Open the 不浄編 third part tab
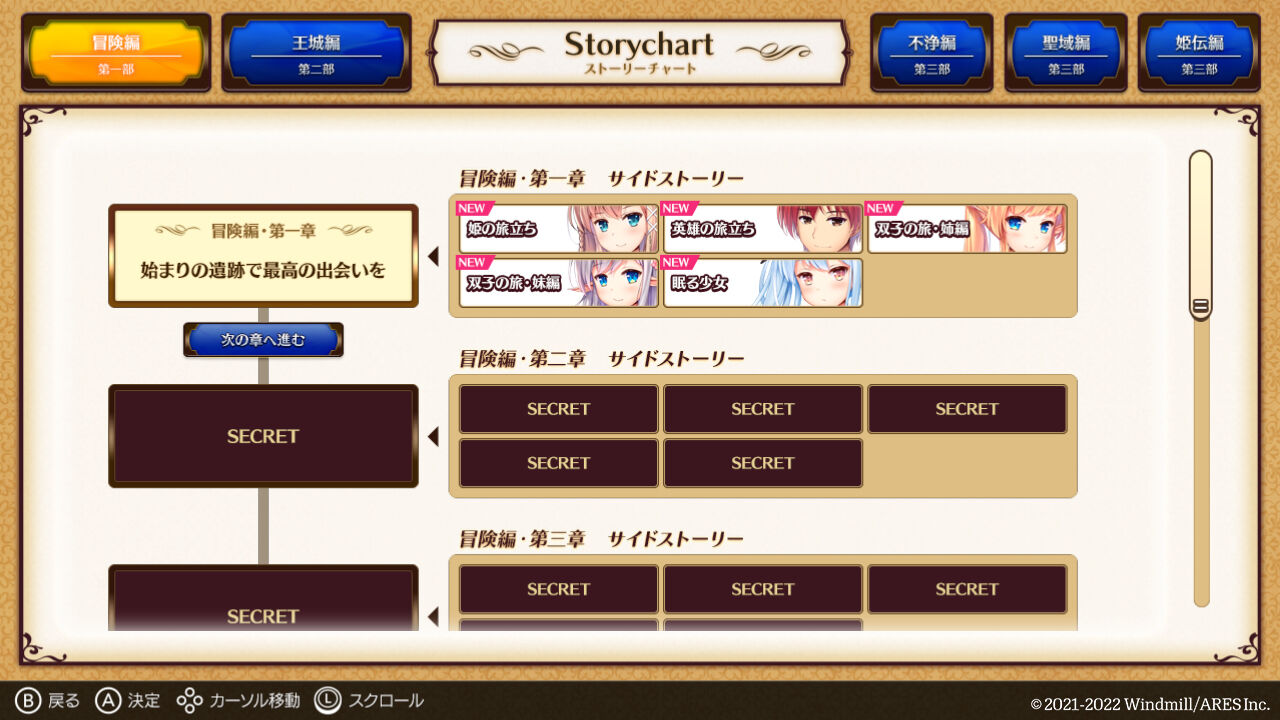 pyautogui.click(x=930, y=52)
